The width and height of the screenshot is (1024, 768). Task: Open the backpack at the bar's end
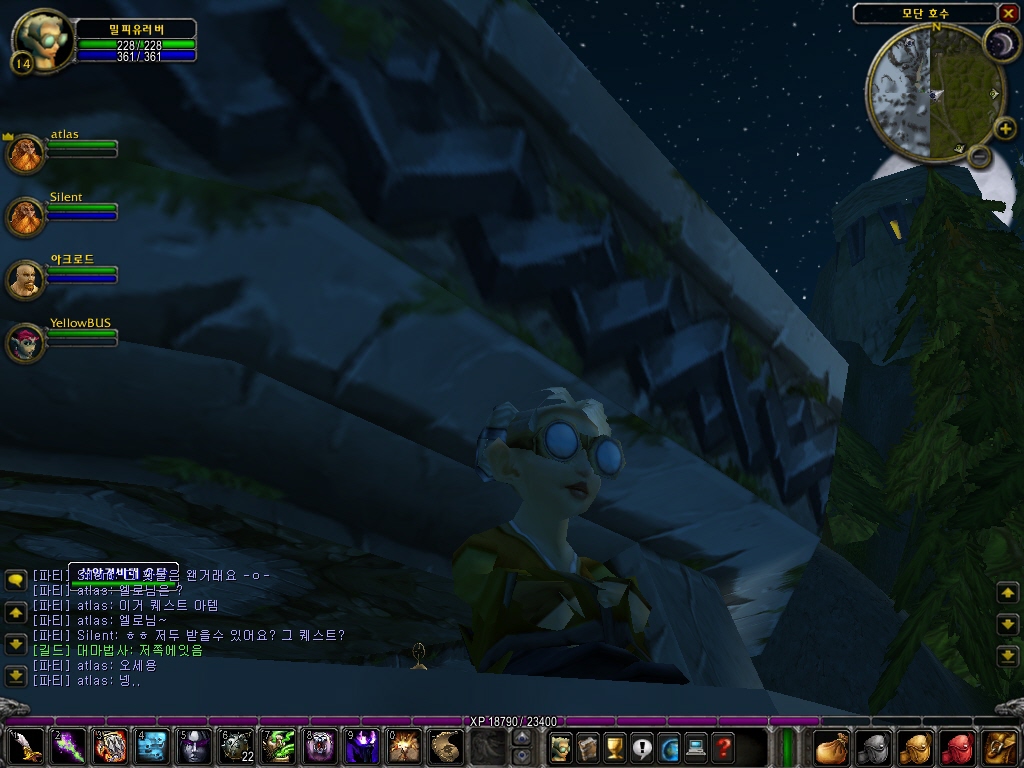[1000, 747]
